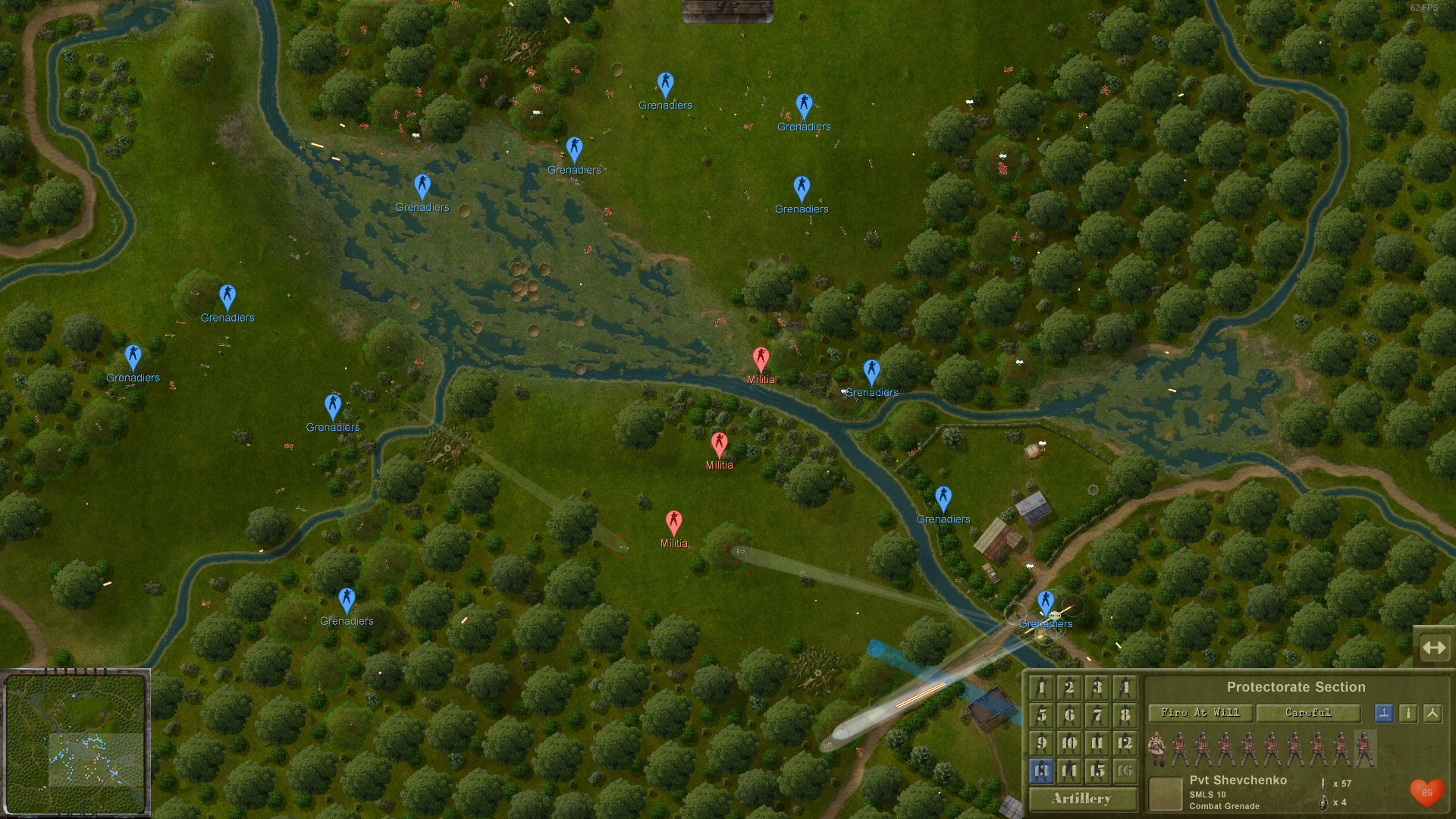Change the Careful movement mode
Viewport: 1456px width, 819px height.
point(1308,713)
